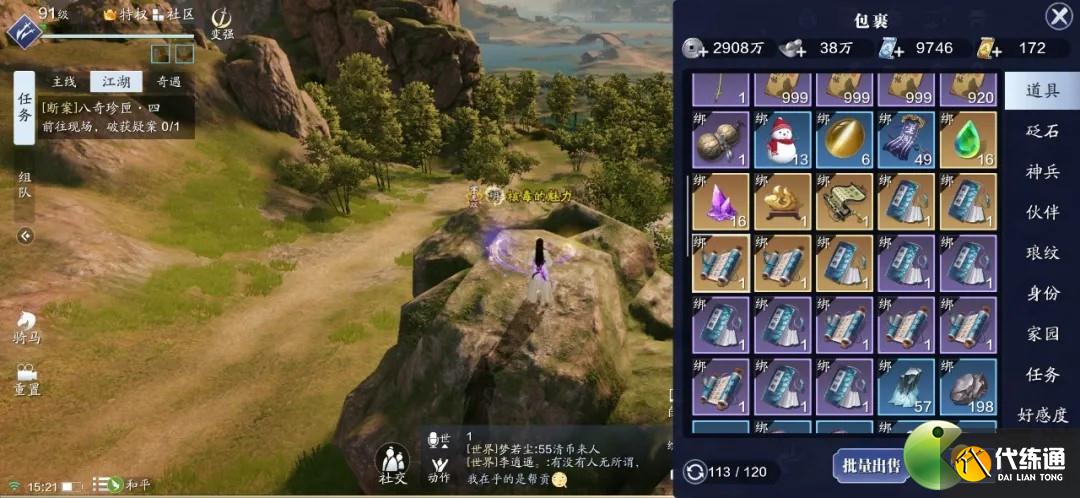
Task: Select the green teardrop gem slot
Action: point(968,140)
